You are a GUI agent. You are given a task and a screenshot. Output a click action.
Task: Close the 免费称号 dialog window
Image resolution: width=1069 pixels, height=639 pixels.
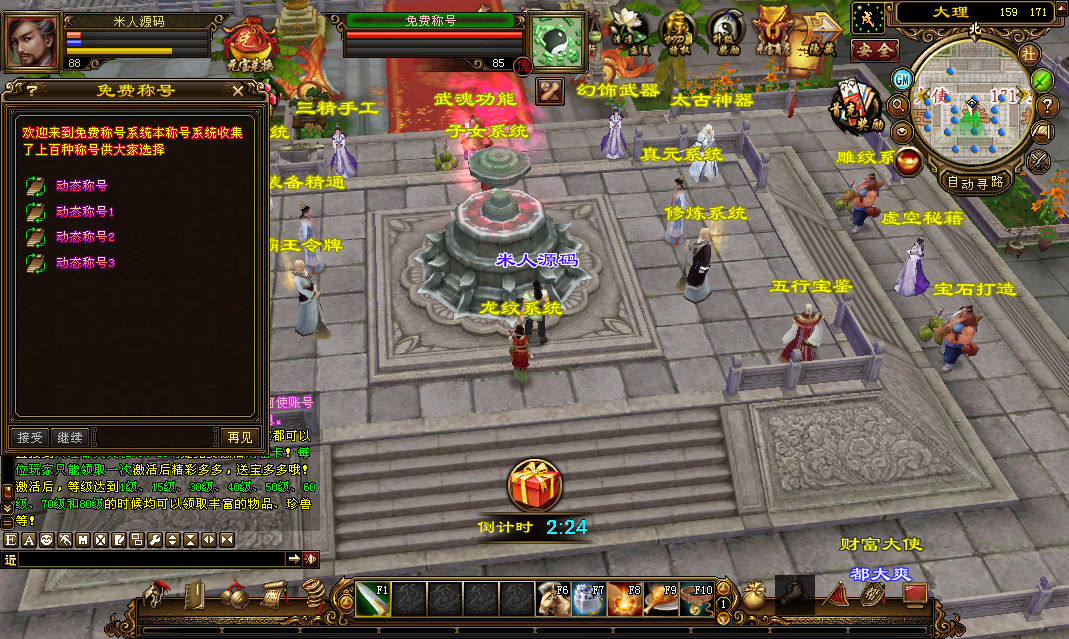(x=237, y=90)
